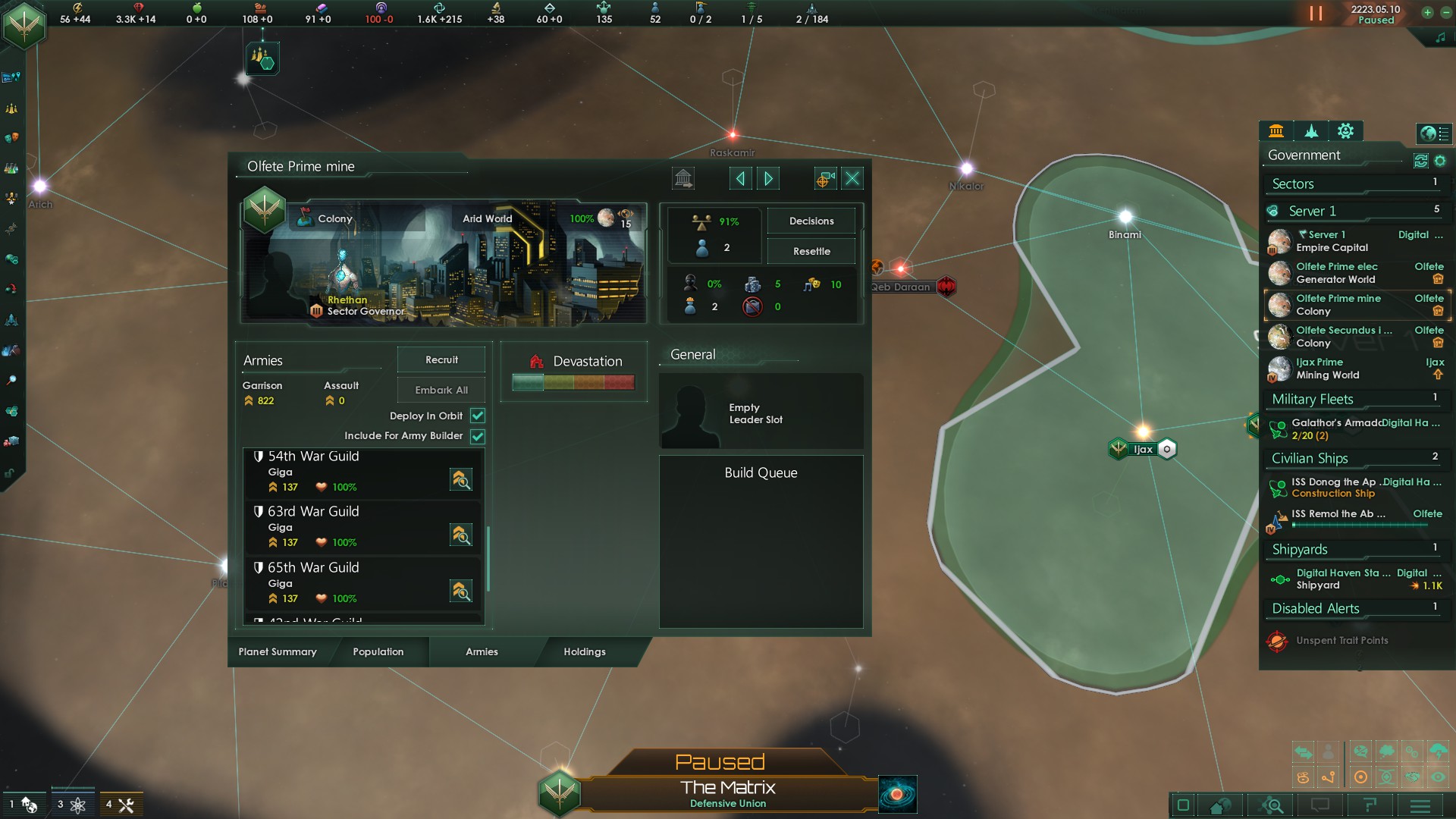
Task: Open army builder magnifier on 54th War Guild
Action: click(461, 479)
